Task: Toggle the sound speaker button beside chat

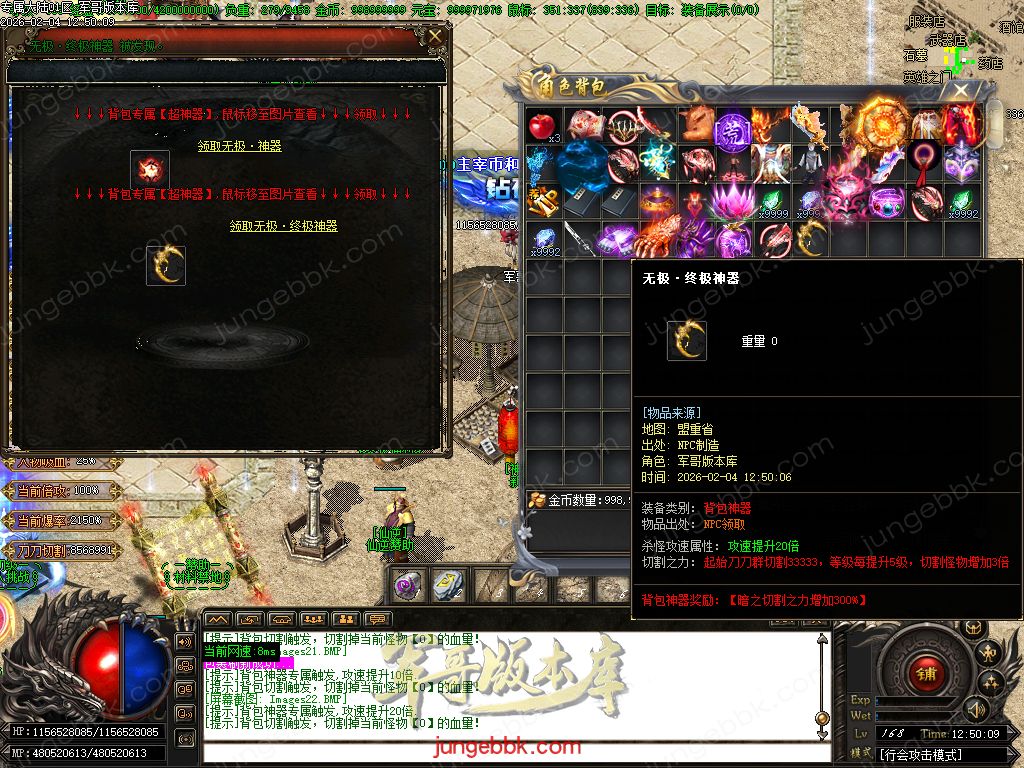Action: point(185,640)
